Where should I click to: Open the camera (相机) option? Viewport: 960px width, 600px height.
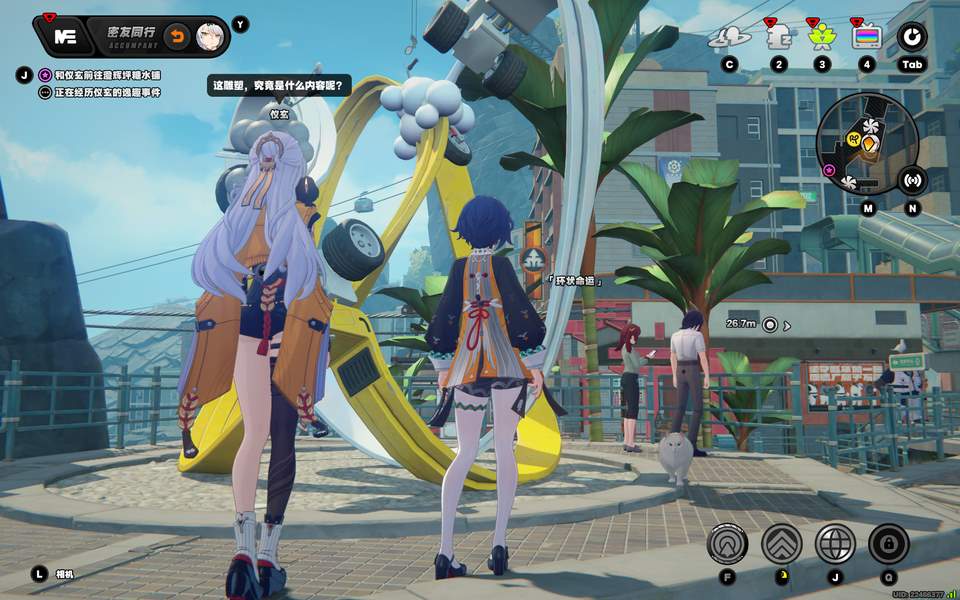click(x=39, y=574)
